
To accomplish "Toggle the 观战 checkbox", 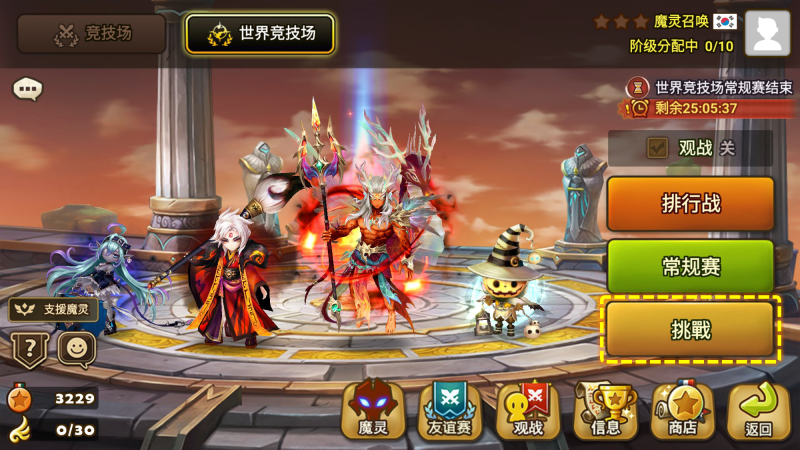I will coord(657,148).
